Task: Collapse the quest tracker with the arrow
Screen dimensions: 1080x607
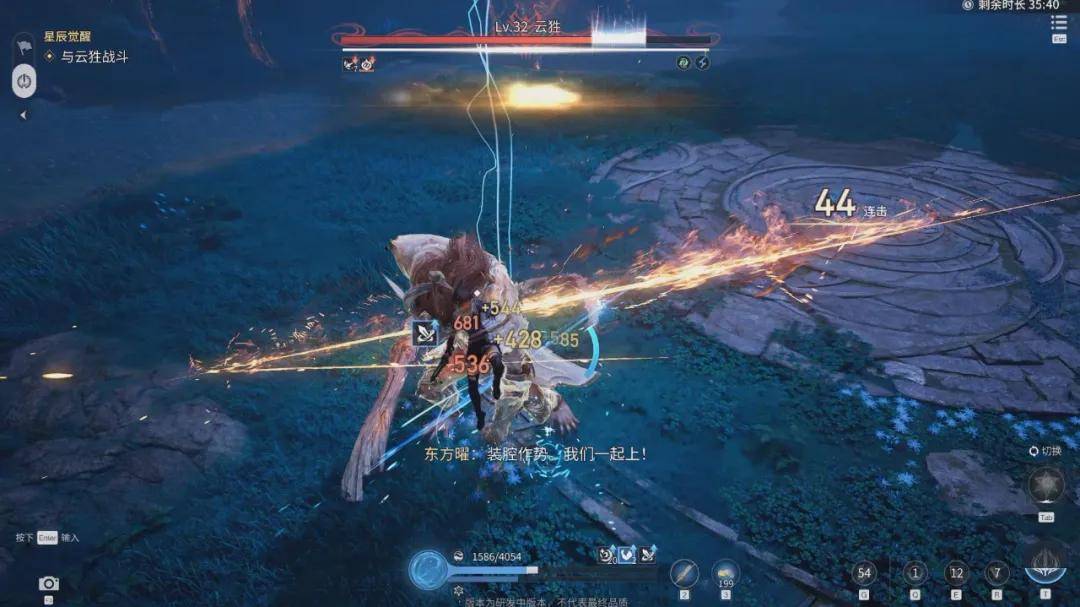Action: pyautogui.click(x=23, y=115)
